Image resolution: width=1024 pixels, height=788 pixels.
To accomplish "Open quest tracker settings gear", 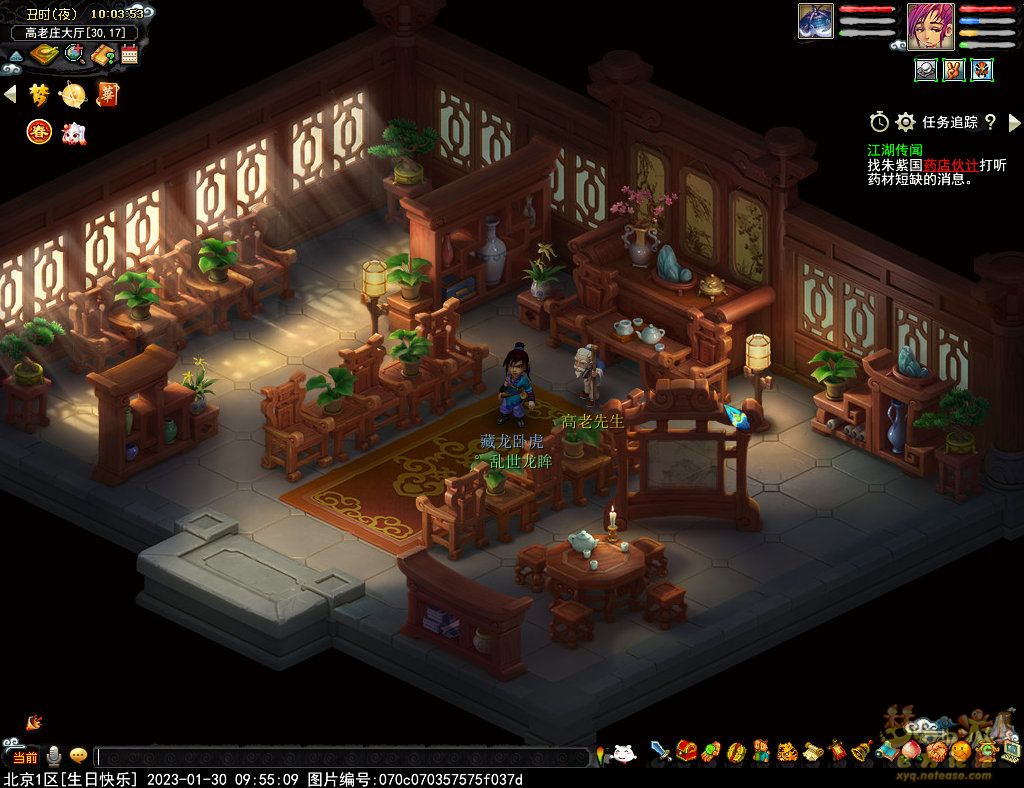I will tap(906, 122).
